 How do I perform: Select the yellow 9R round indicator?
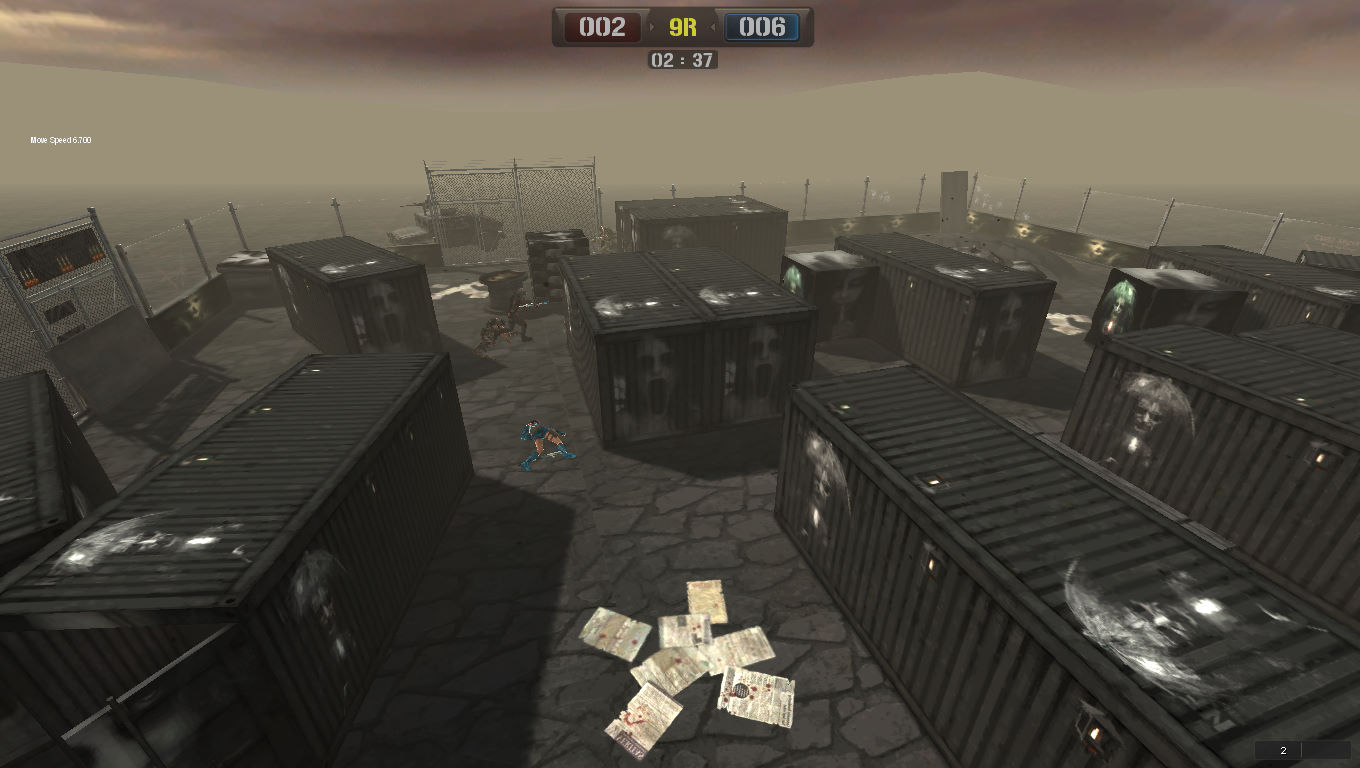pyautogui.click(x=681, y=27)
